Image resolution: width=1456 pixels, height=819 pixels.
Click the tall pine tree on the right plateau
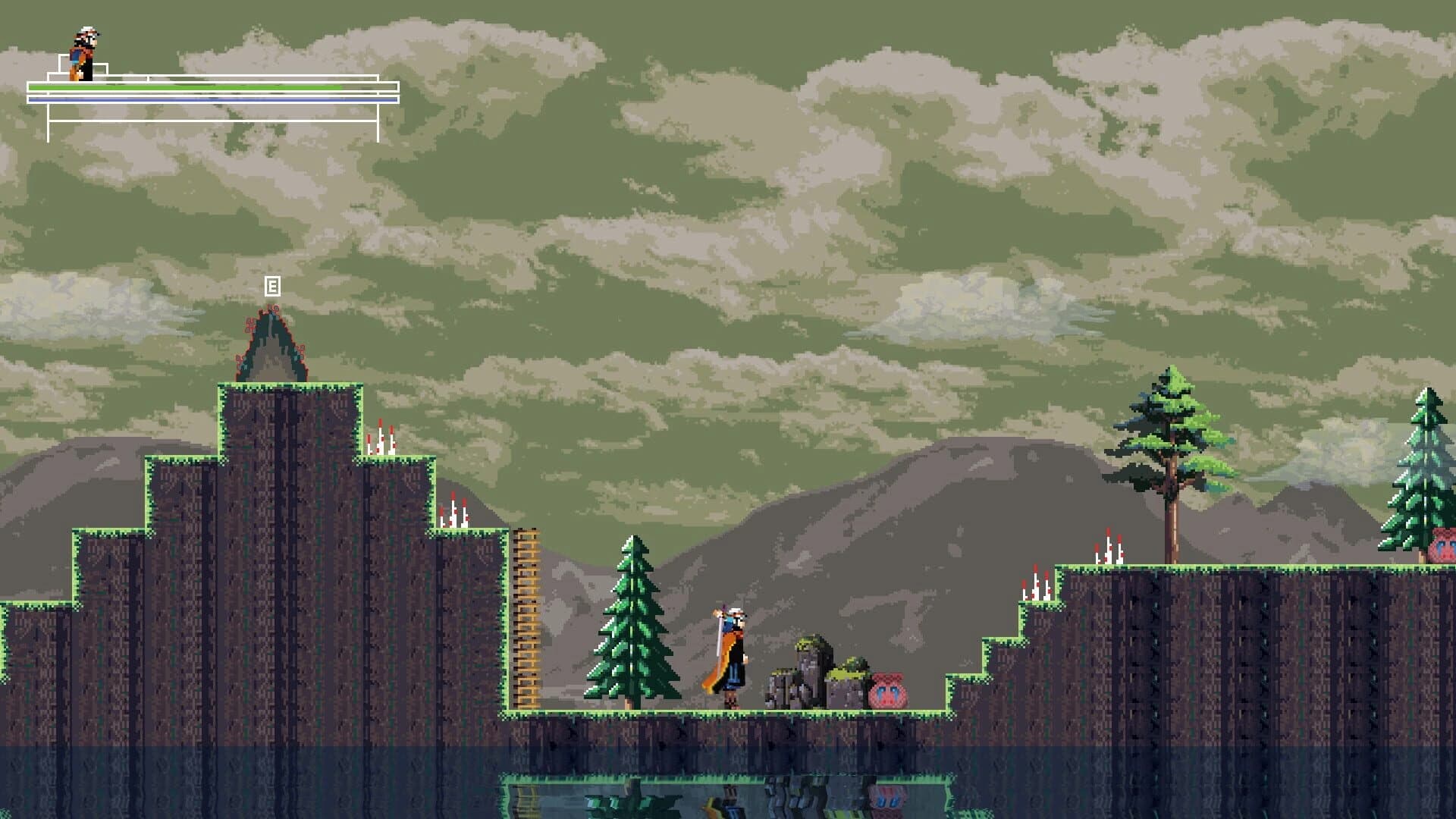pyautogui.click(x=1170, y=447)
